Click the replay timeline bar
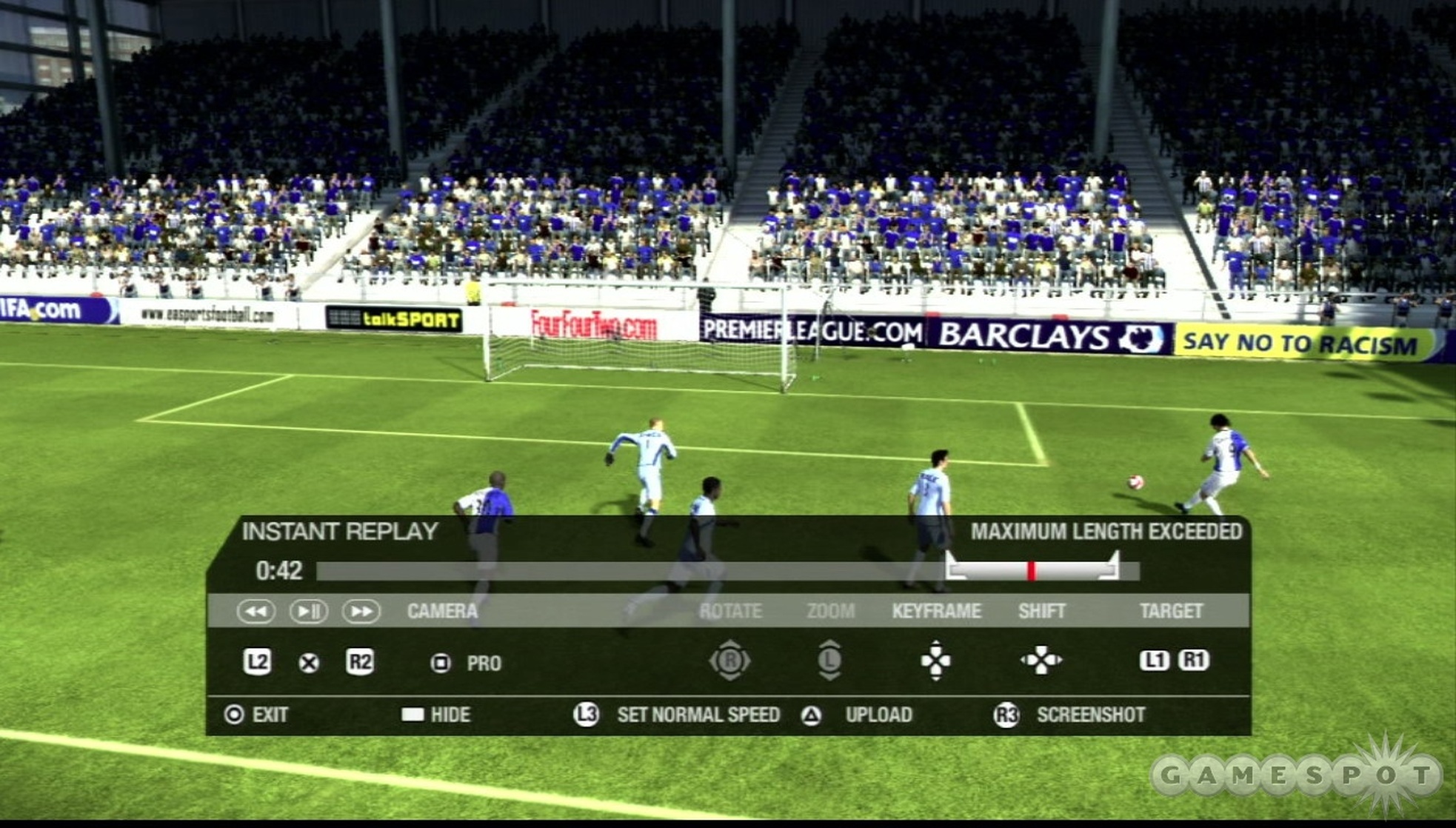The image size is (1456, 828). click(x=630, y=570)
